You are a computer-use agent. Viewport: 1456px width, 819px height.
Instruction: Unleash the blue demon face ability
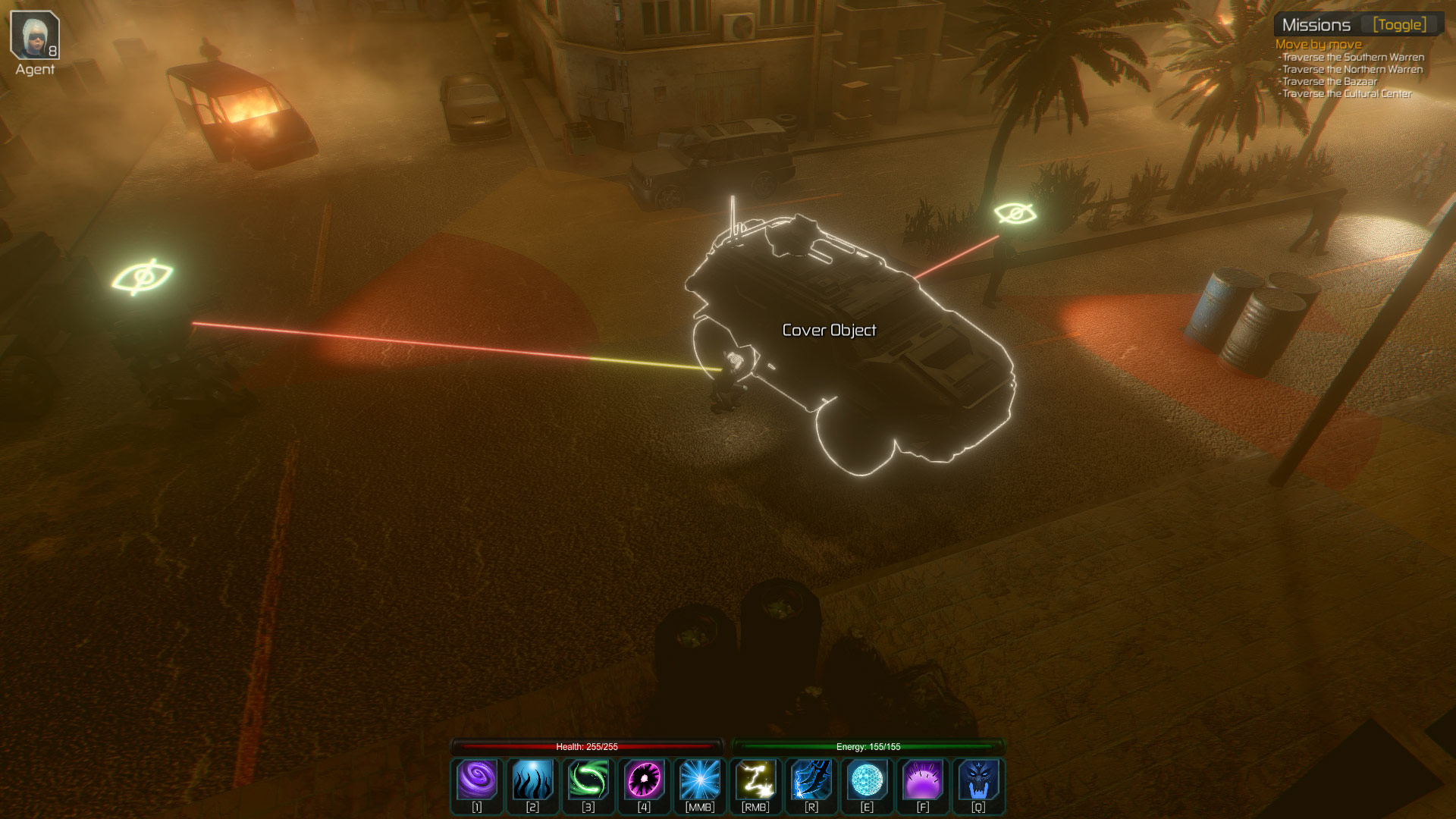(978, 780)
